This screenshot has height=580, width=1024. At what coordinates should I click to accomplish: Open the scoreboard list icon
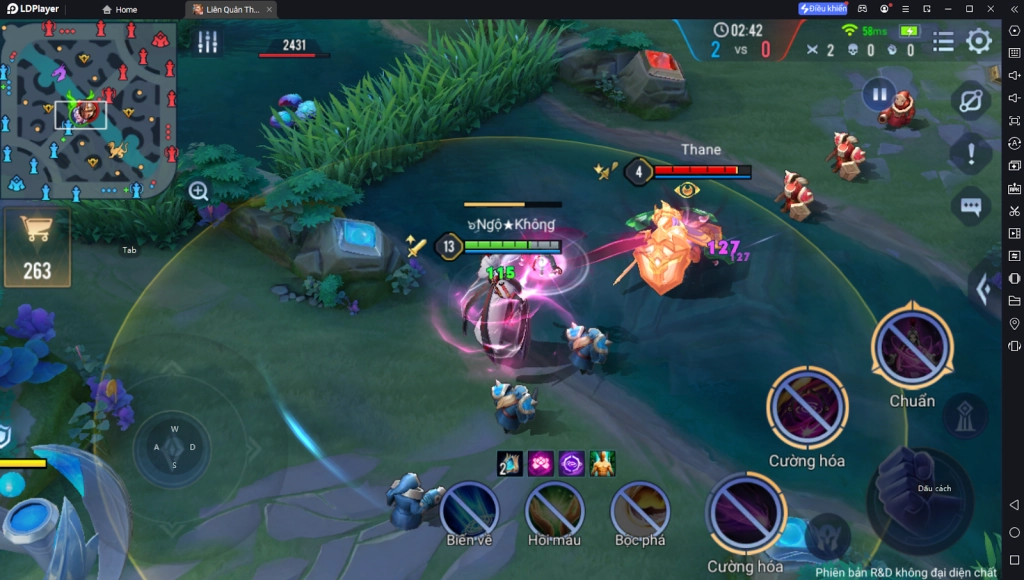(943, 41)
